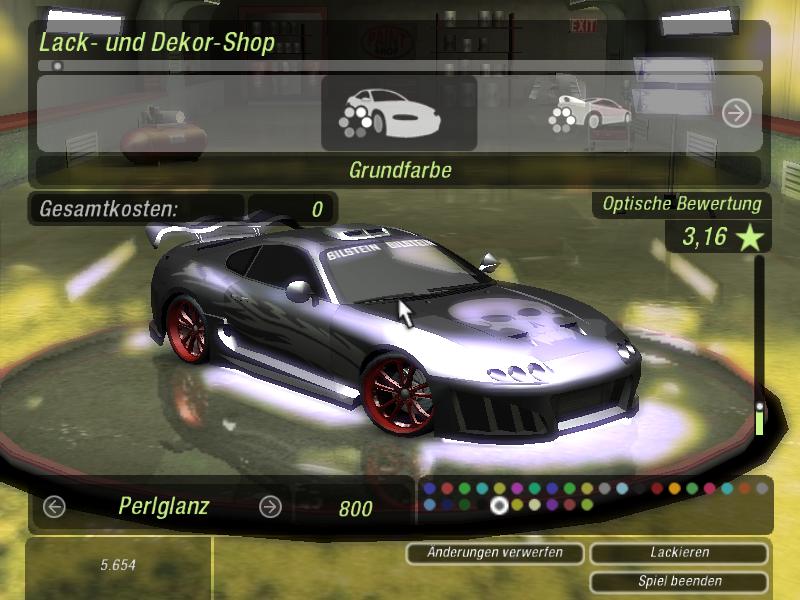Advance the paint category carousel right arrow

(x=736, y=113)
